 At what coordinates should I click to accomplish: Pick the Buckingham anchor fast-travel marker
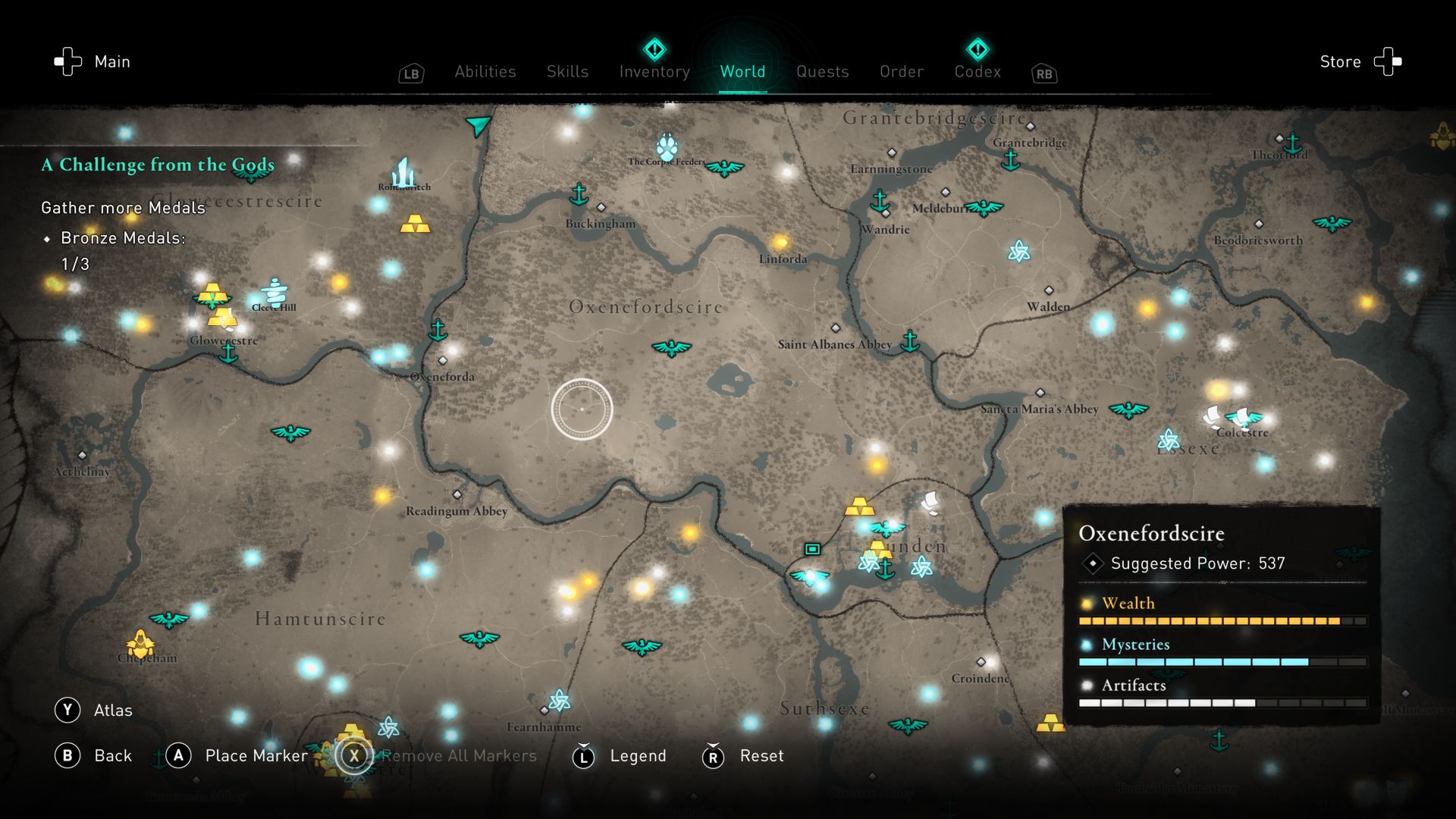click(579, 194)
